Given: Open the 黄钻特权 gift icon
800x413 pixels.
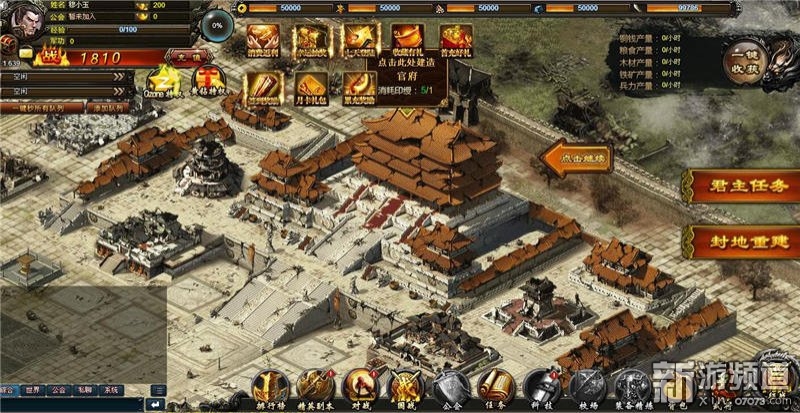Looking at the screenshot, I should tap(208, 80).
